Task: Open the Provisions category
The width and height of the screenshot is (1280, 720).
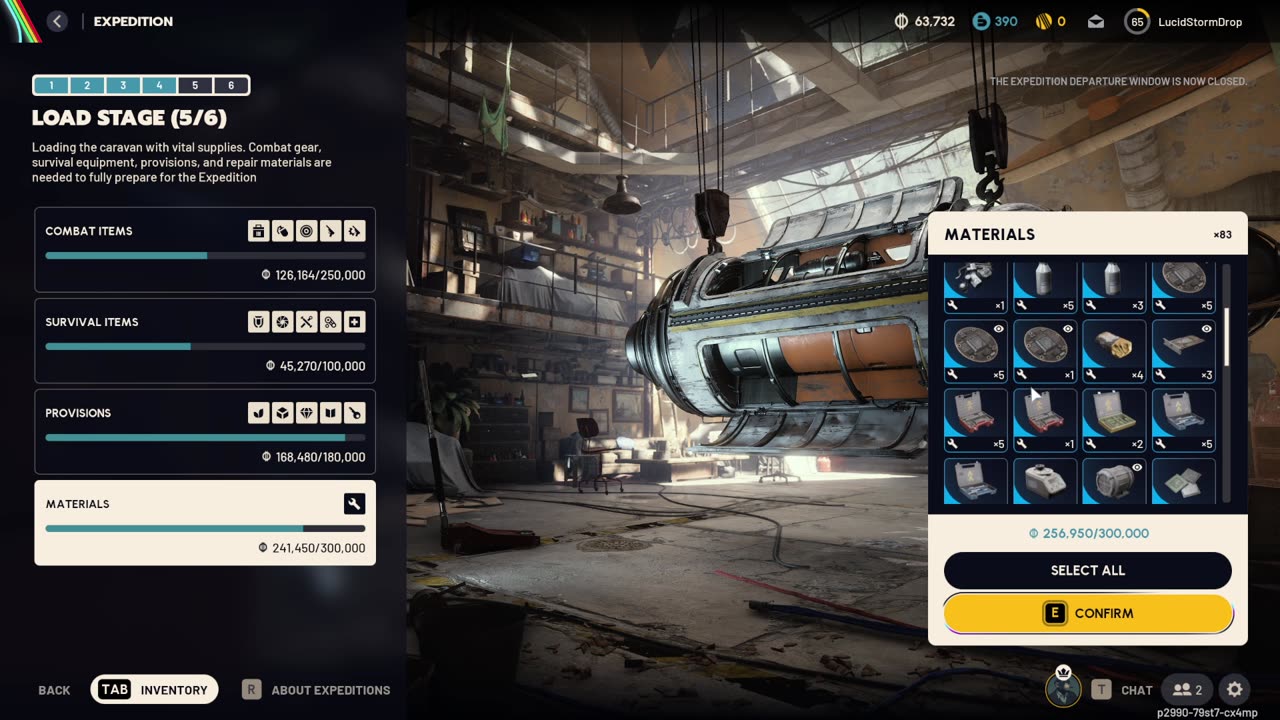Action: (x=205, y=431)
